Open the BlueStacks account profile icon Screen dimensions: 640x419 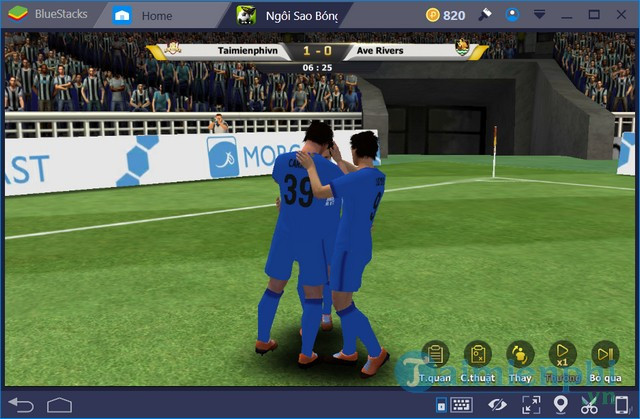[510, 15]
